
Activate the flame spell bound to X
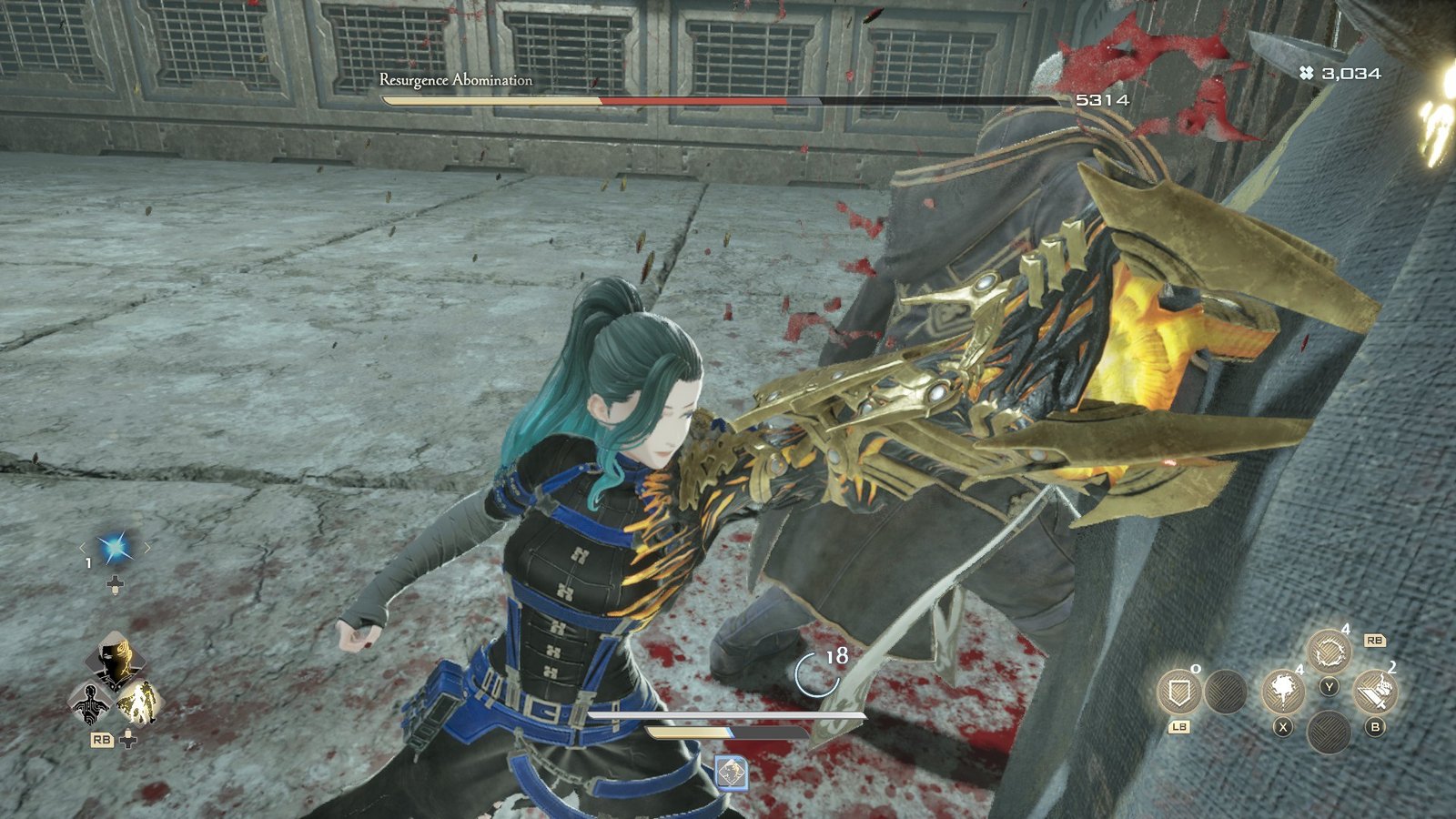click(1285, 692)
